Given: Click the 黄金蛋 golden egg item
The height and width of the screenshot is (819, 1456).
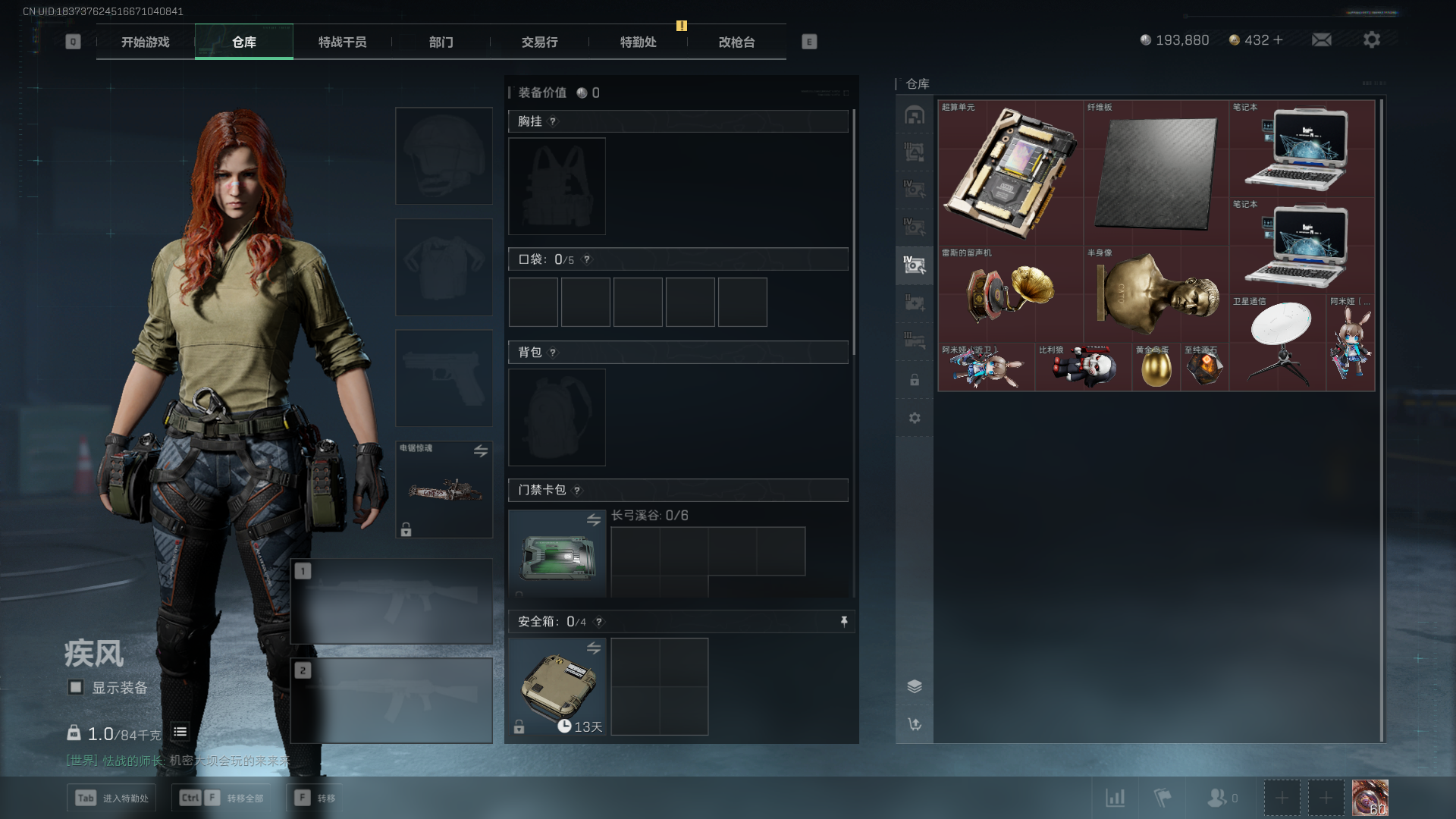Looking at the screenshot, I should (x=1156, y=369).
